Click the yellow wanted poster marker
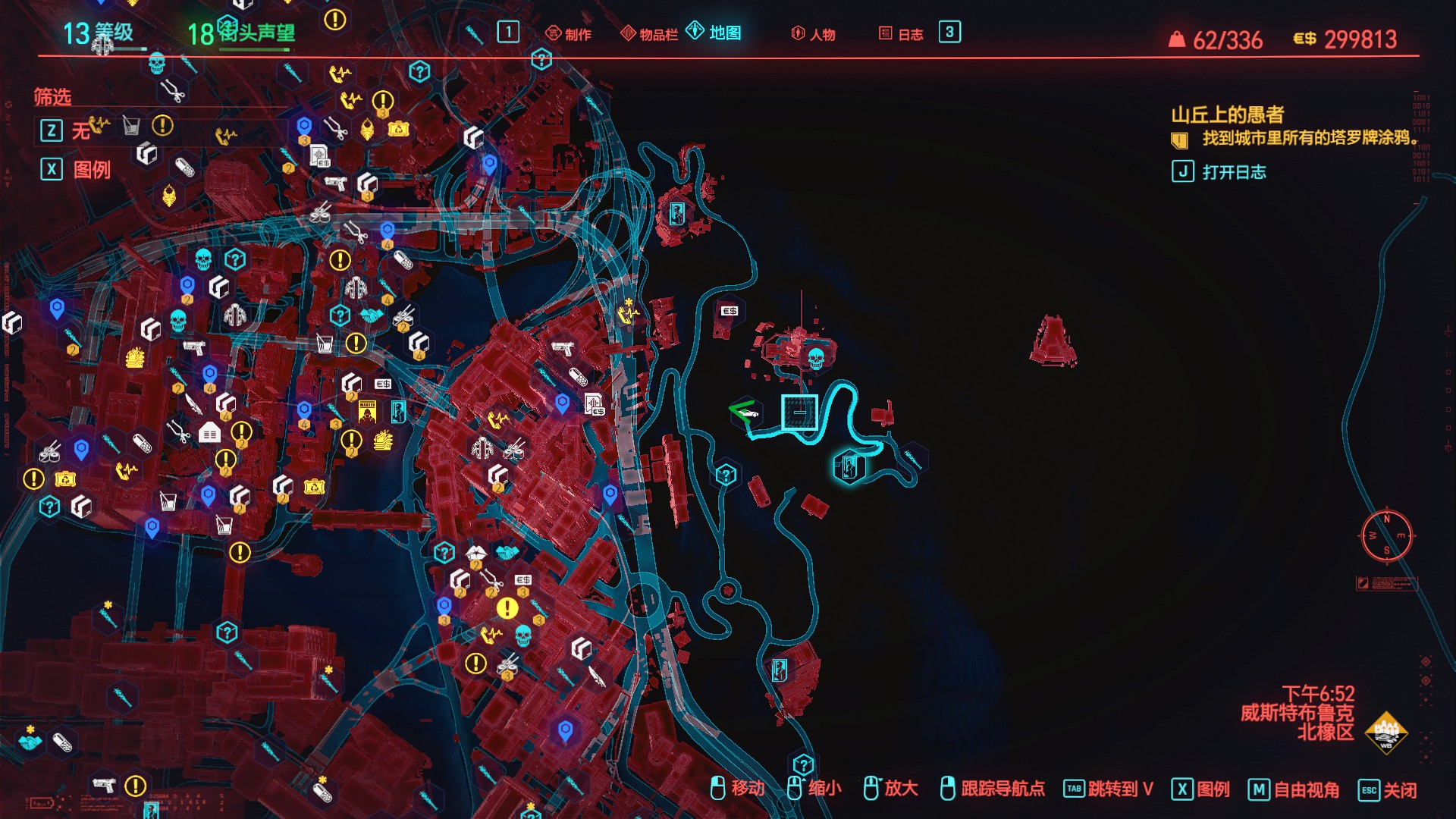Image resolution: width=1456 pixels, height=819 pixels. click(x=368, y=411)
